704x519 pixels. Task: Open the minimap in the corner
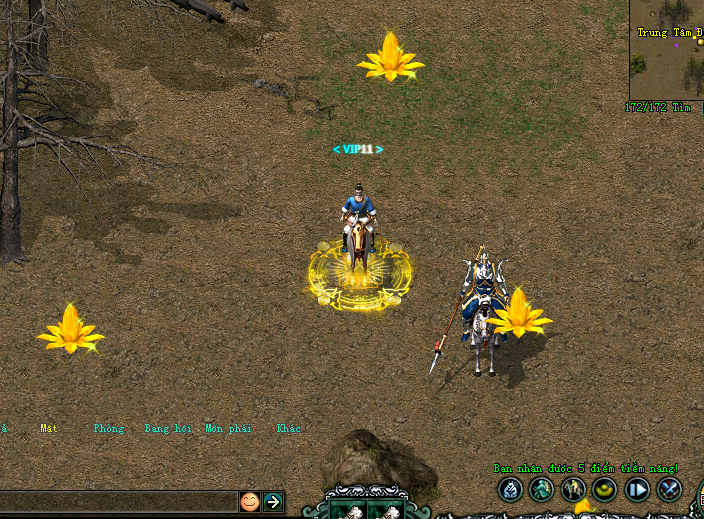click(667, 50)
